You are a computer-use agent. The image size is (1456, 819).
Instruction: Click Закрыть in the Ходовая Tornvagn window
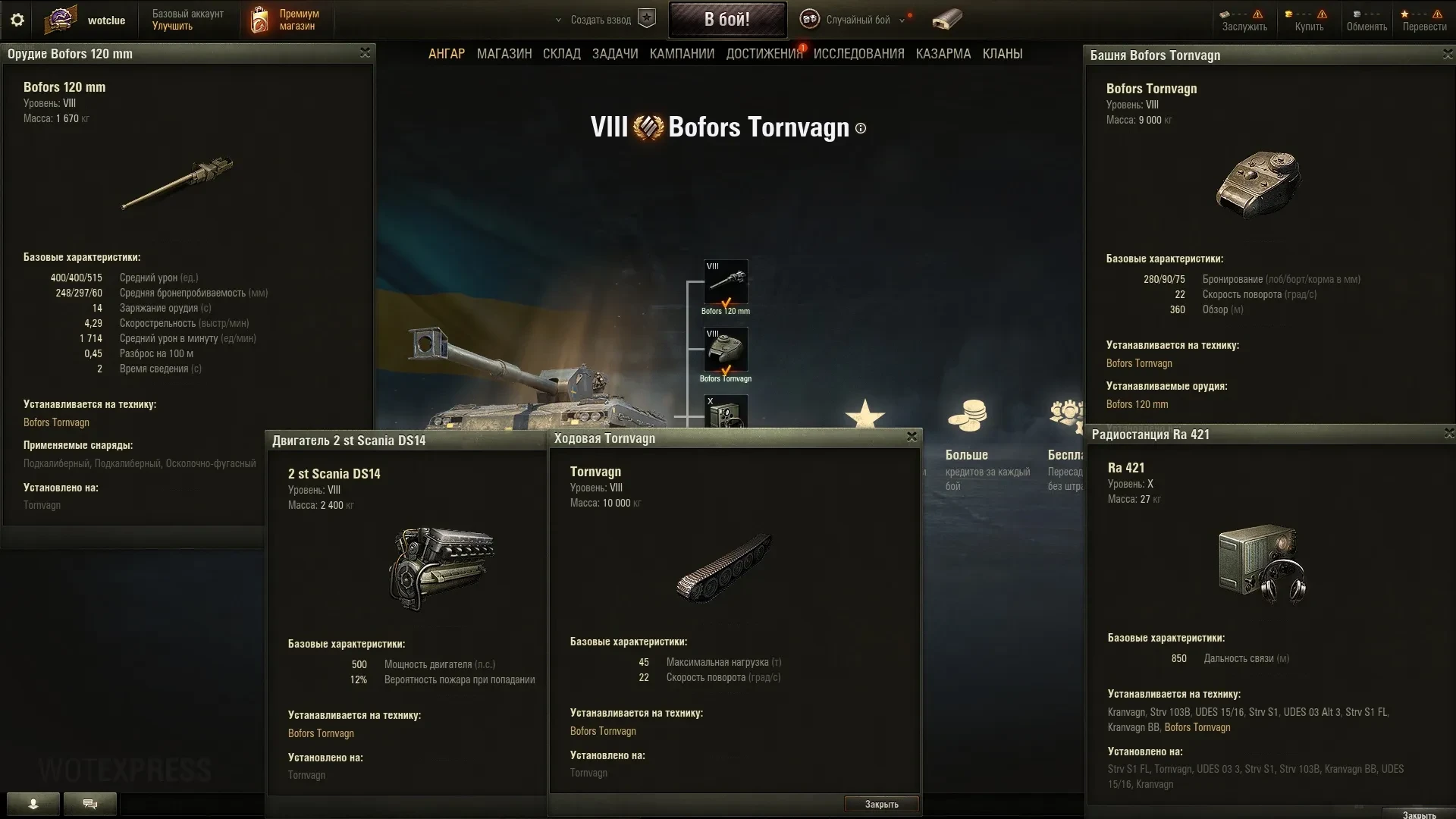pyautogui.click(x=881, y=804)
